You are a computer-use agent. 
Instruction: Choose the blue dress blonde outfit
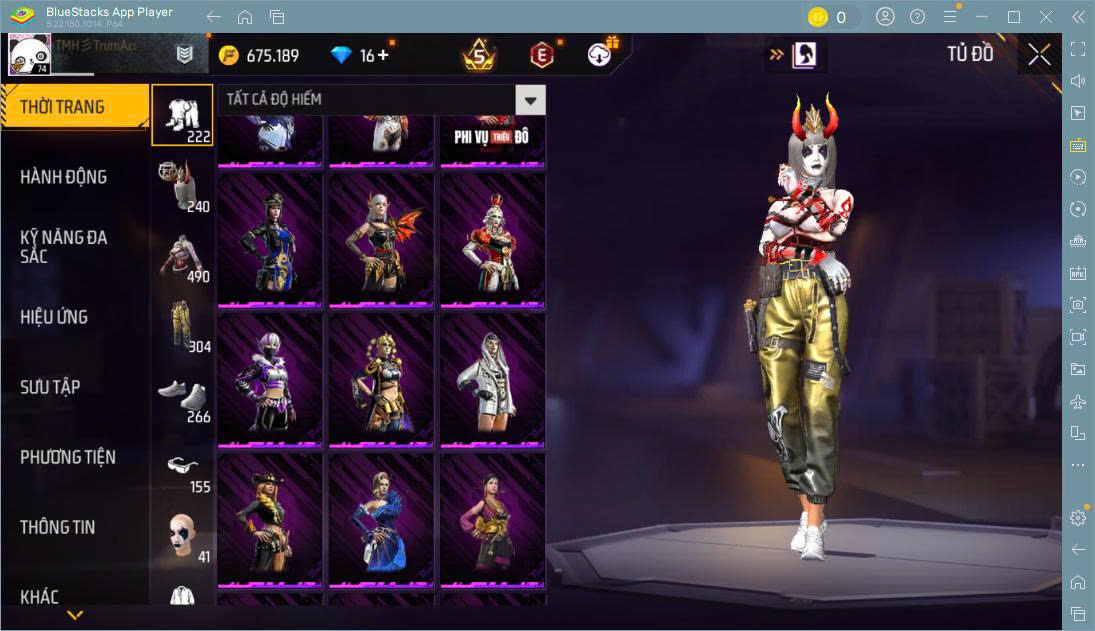pyautogui.click(x=381, y=519)
